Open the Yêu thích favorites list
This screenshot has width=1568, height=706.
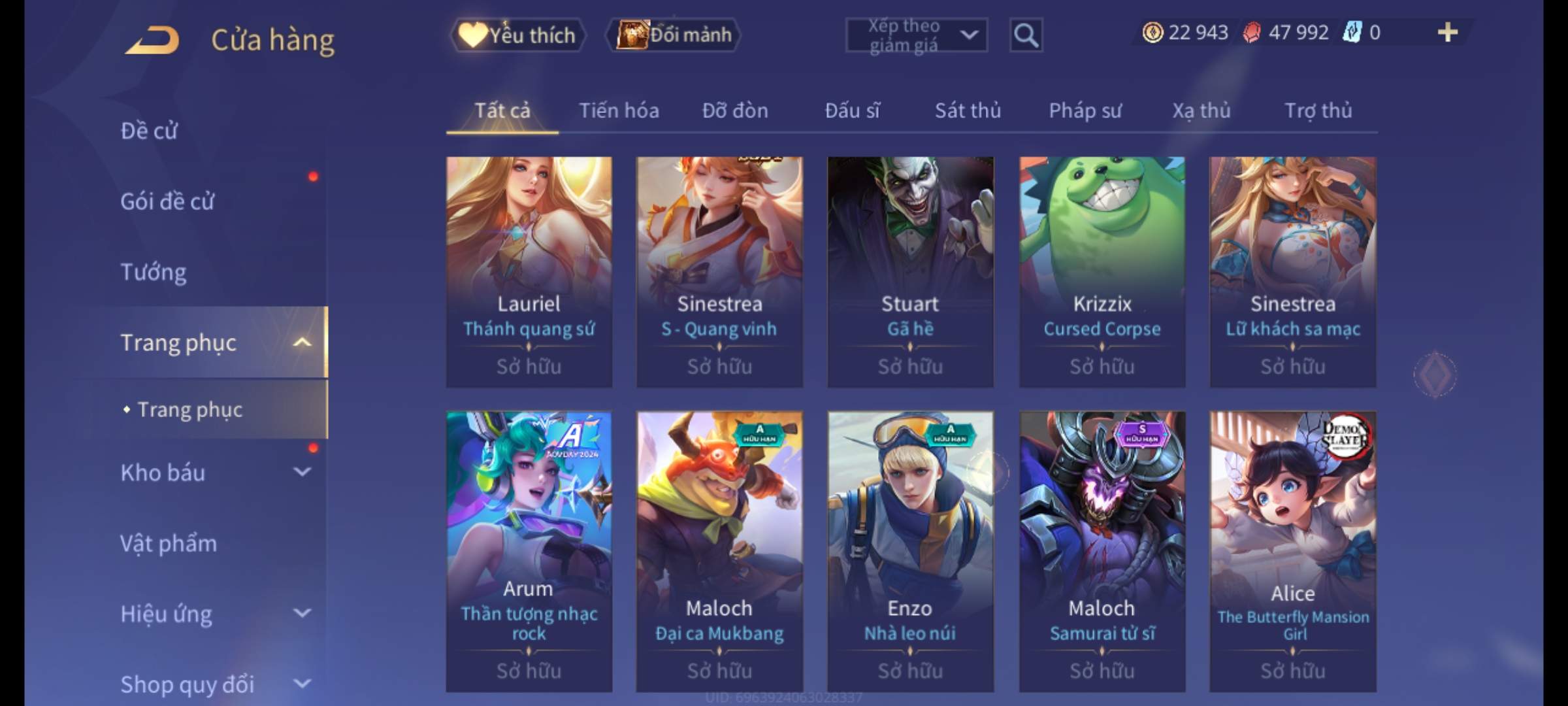tap(517, 35)
